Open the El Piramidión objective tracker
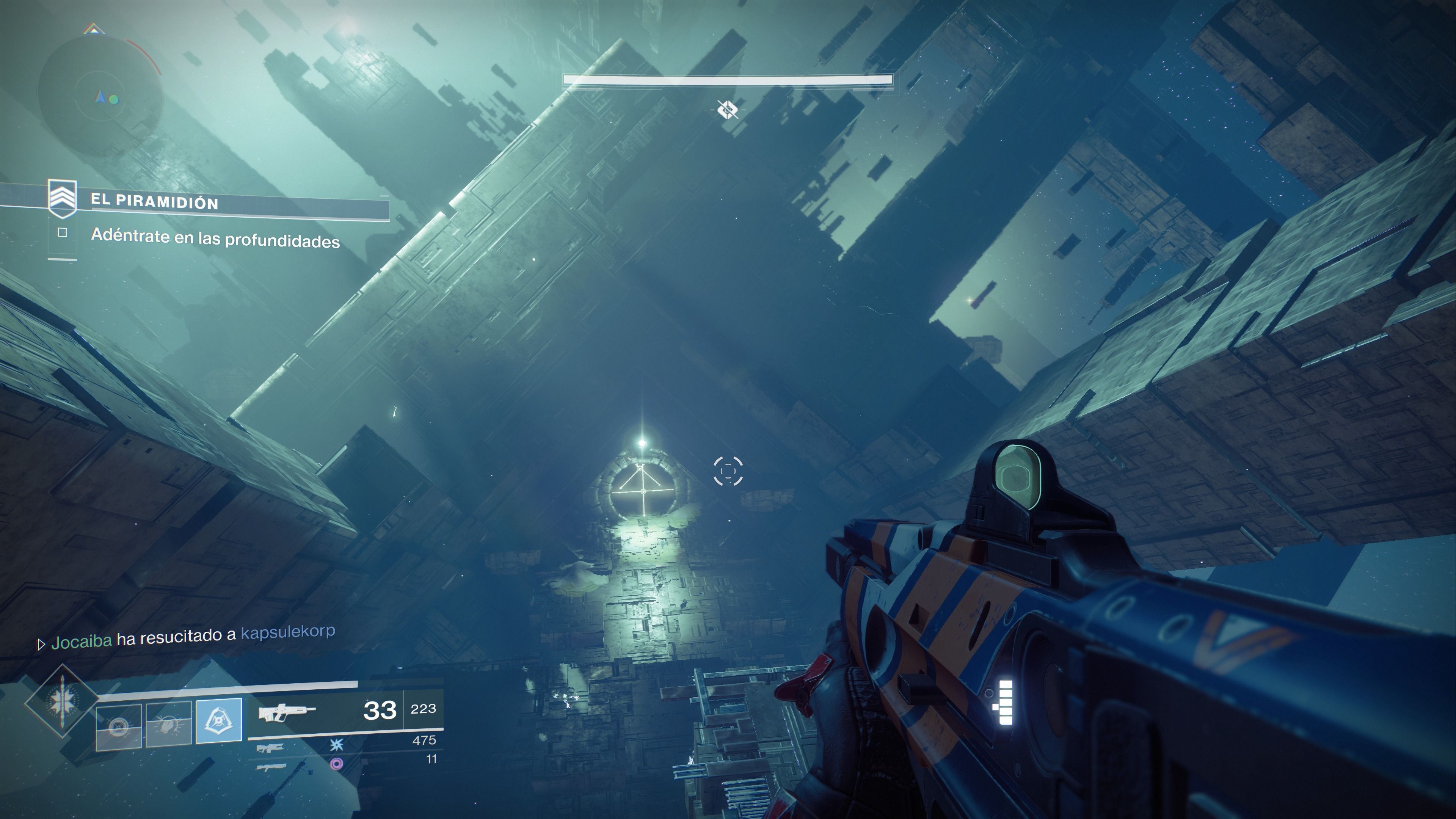Viewport: 1456px width, 819px height. click(x=154, y=202)
